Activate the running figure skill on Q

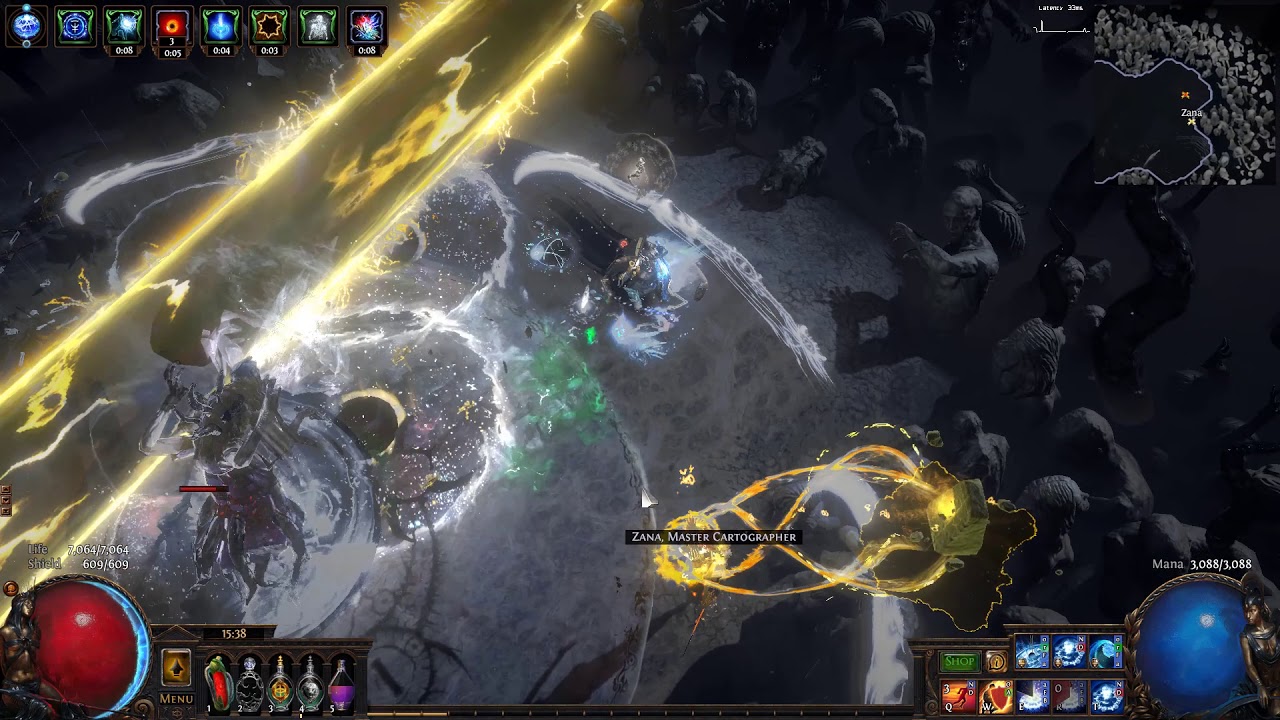point(957,695)
